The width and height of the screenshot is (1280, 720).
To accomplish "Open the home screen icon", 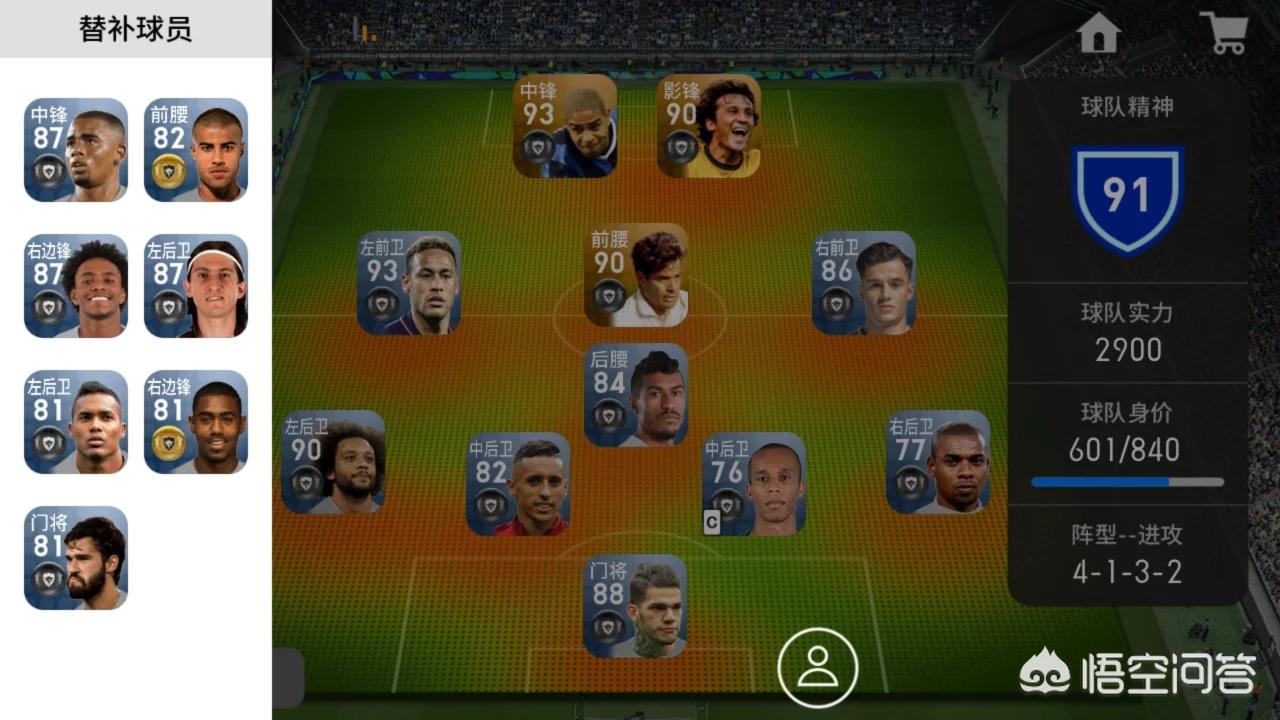I will point(1098,34).
